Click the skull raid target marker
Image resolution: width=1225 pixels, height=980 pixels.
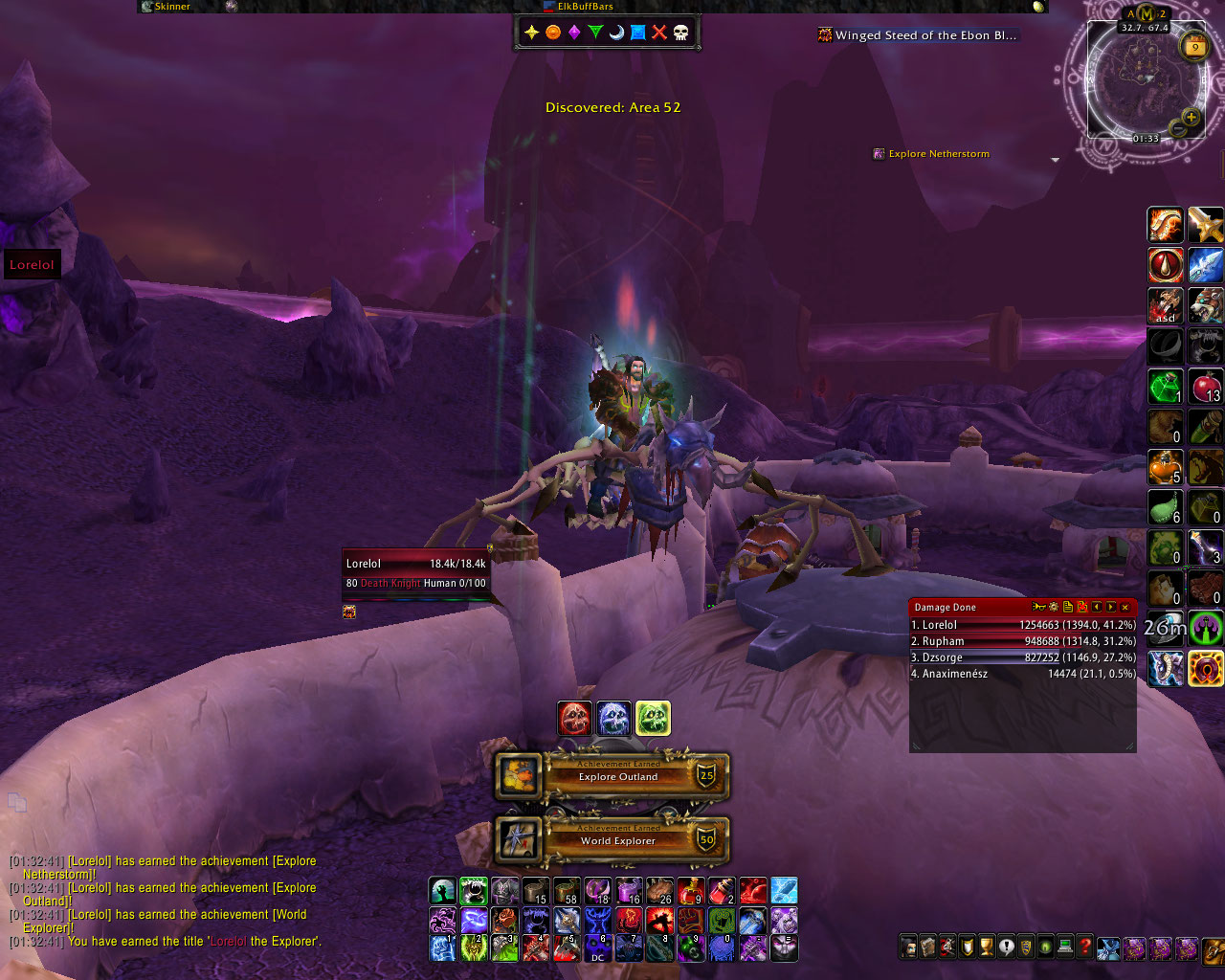click(680, 33)
